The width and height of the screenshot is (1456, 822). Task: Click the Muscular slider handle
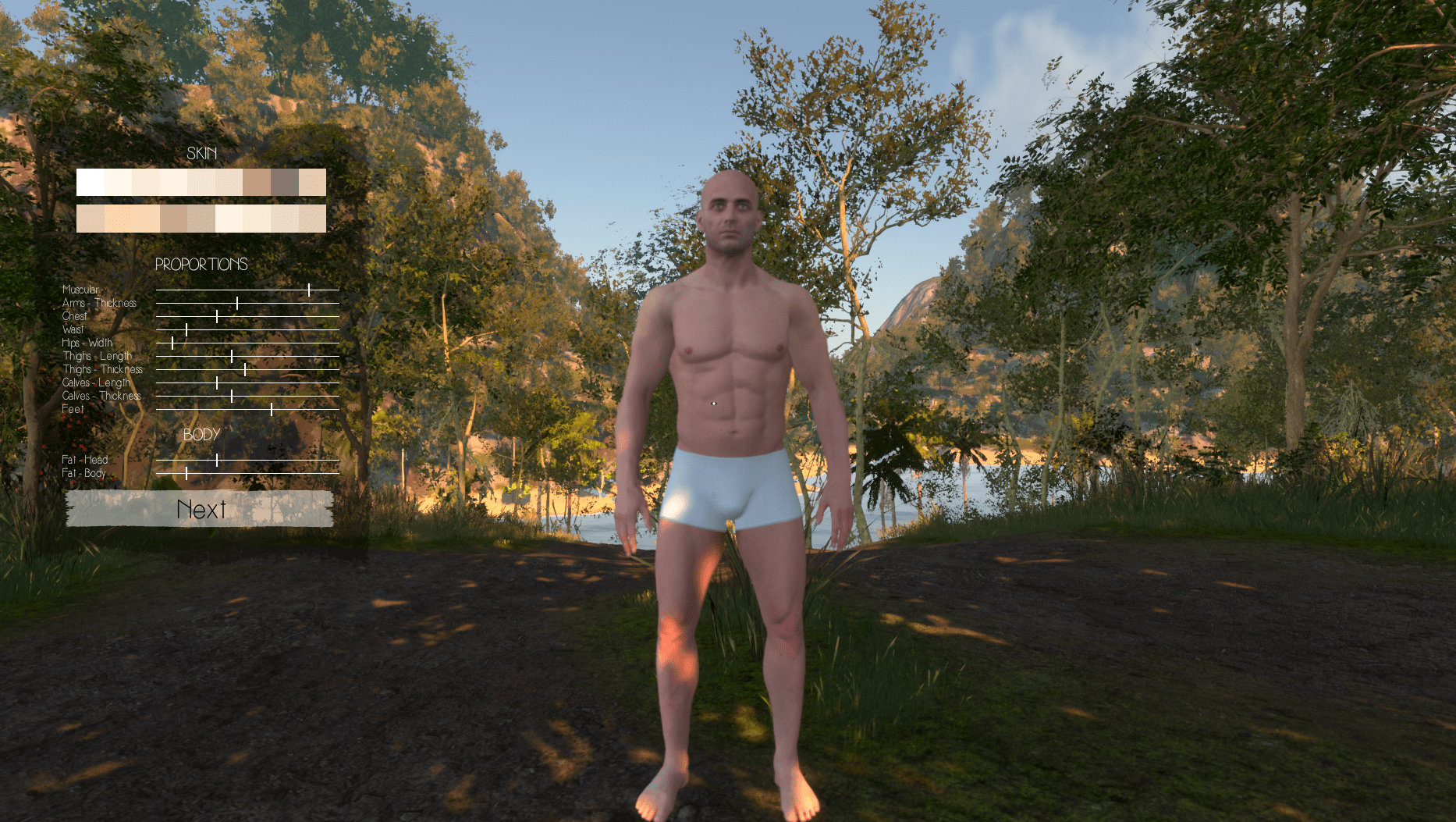click(x=309, y=290)
